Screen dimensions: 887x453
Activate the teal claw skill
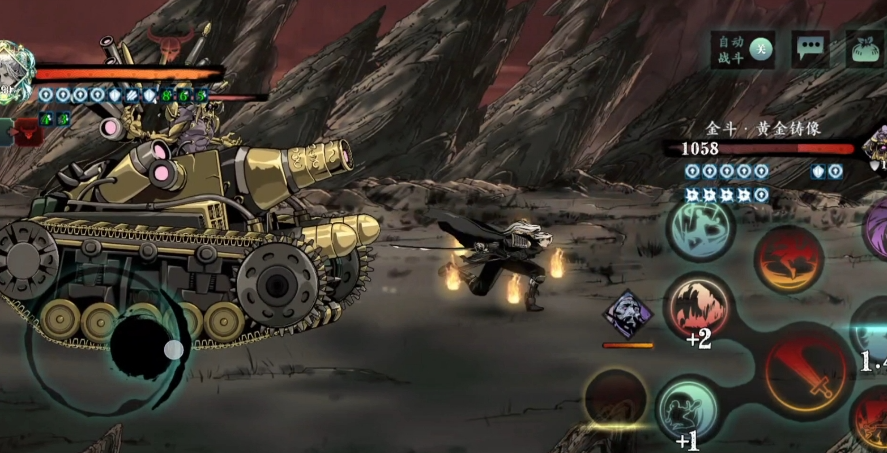[x=701, y=227]
